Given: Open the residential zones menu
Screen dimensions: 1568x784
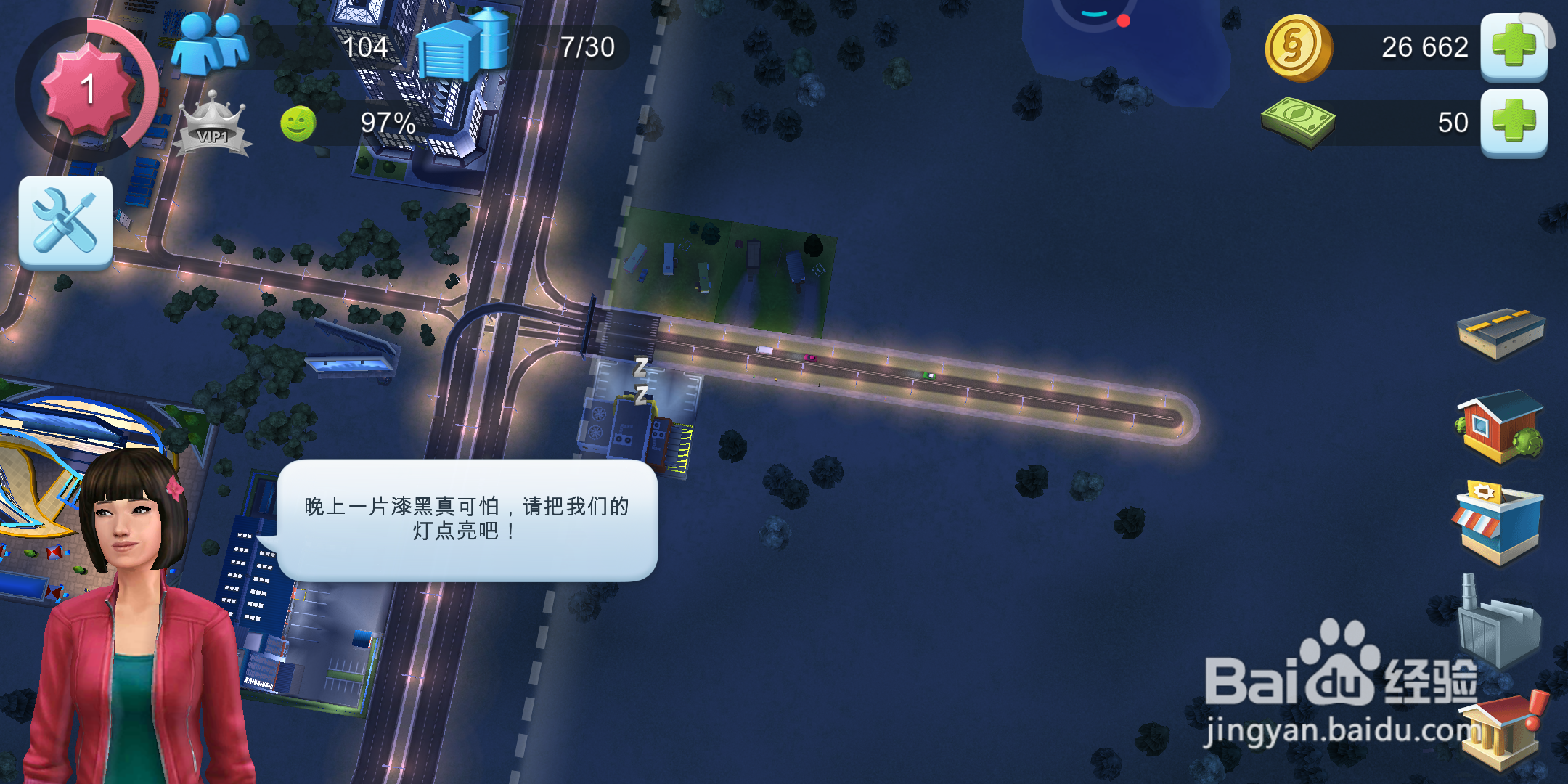Looking at the screenshot, I should tap(1499, 425).
